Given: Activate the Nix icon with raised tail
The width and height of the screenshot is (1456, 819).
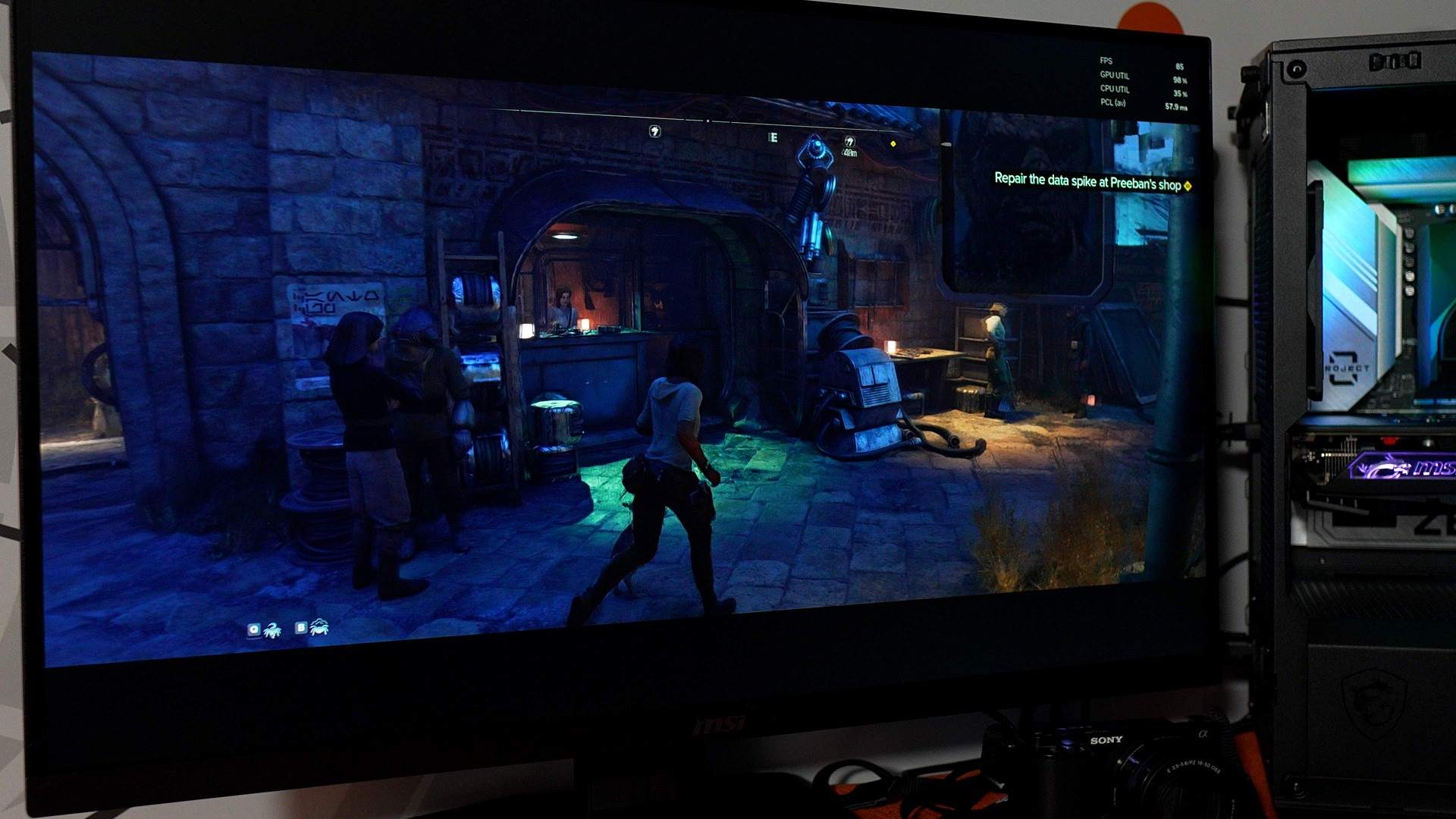Looking at the screenshot, I should pyautogui.click(x=271, y=629).
